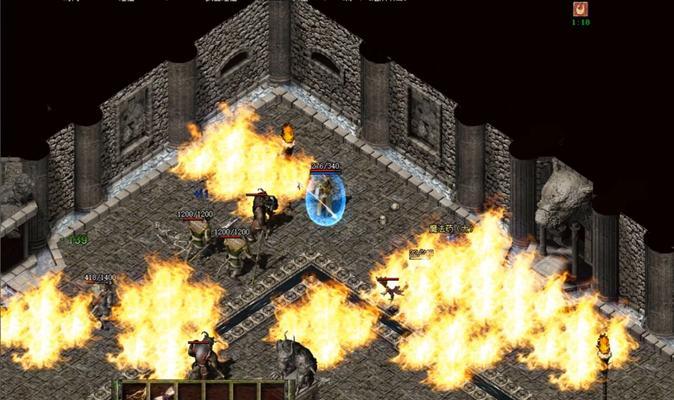Click the red flame buff icon
The height and width of the screenshot is (400, 674).
tap(580, 10)
